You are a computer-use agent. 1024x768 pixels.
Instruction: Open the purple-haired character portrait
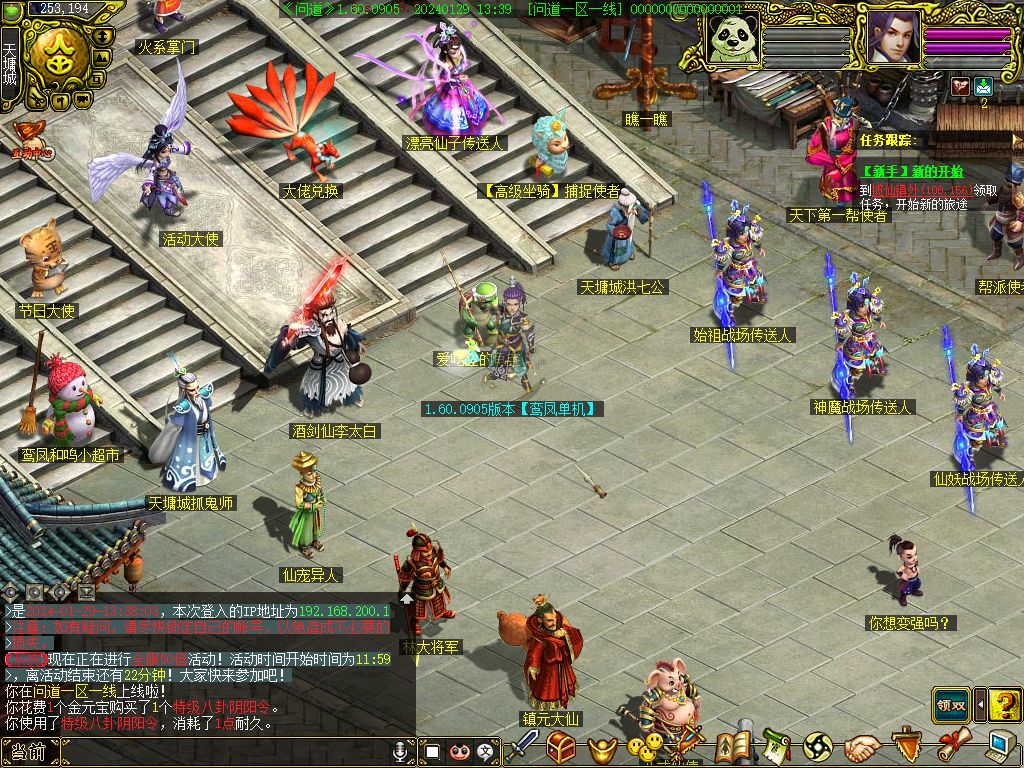coord(893,39)
